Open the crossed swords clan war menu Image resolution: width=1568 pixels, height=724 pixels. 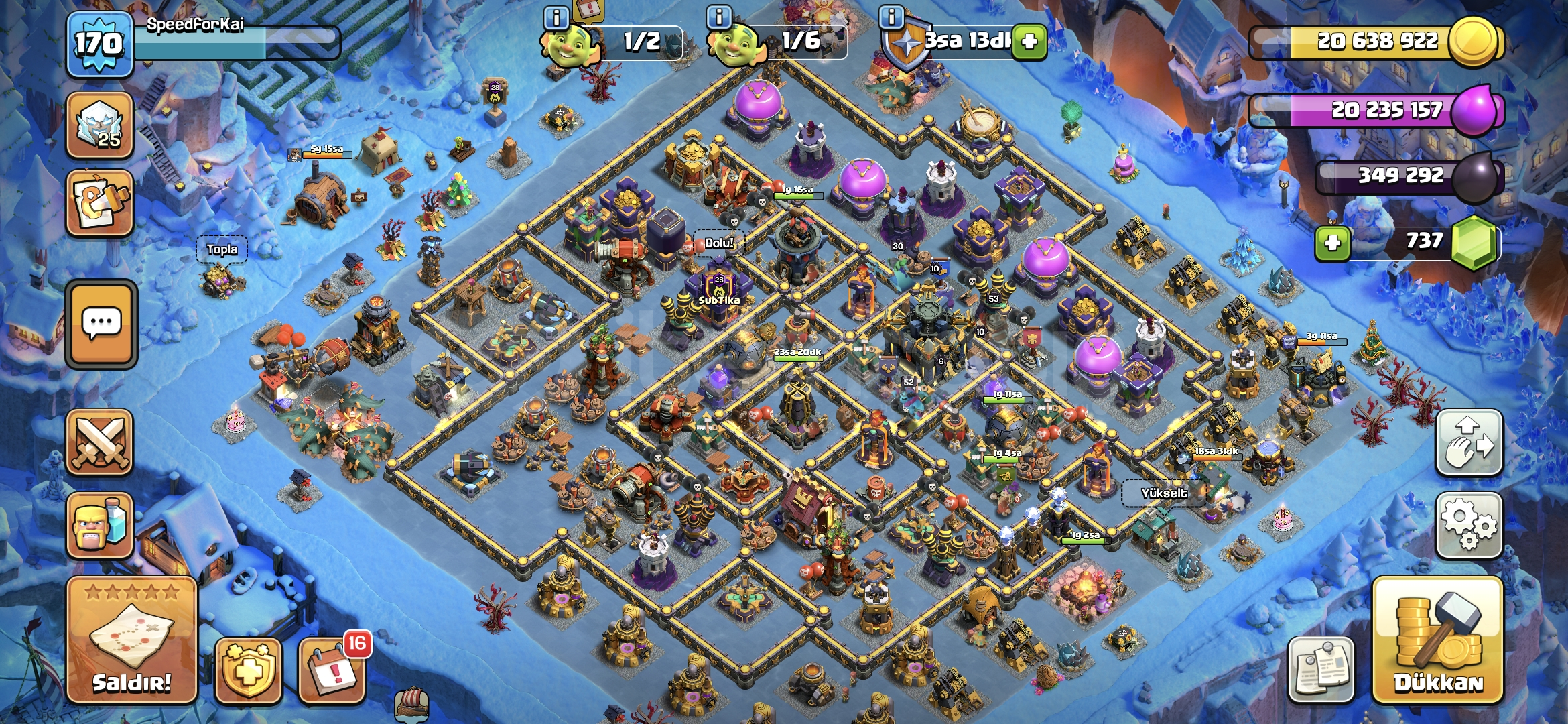[x=100, y=442]
